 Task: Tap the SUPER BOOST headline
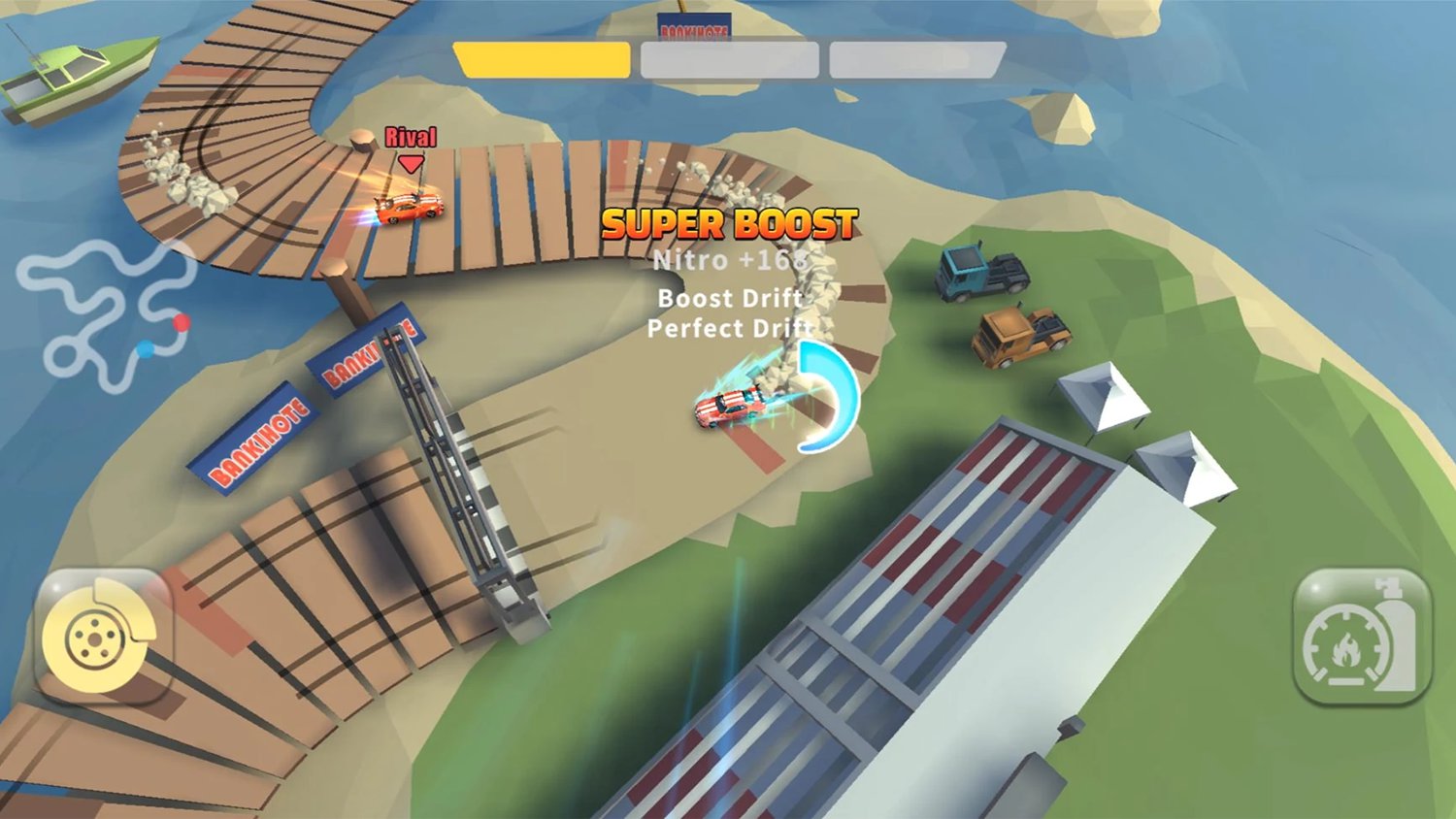coord(728,224)
